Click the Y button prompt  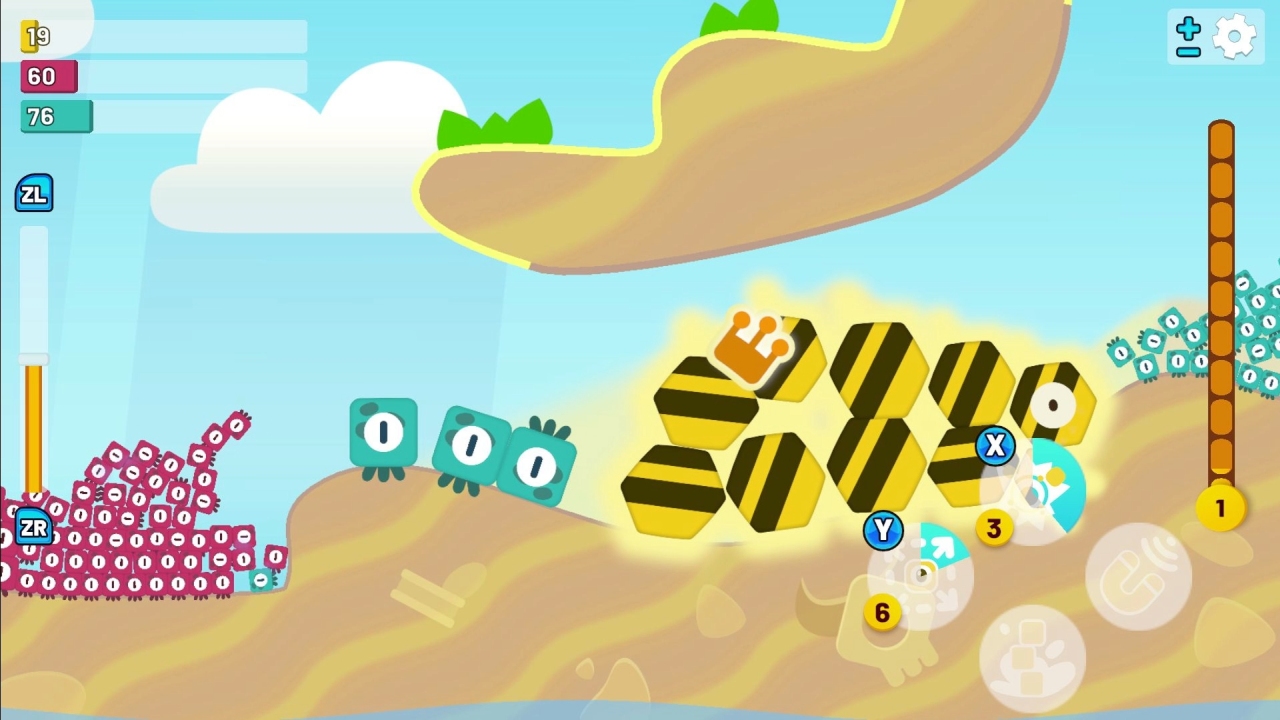click(x=883, y=531)
